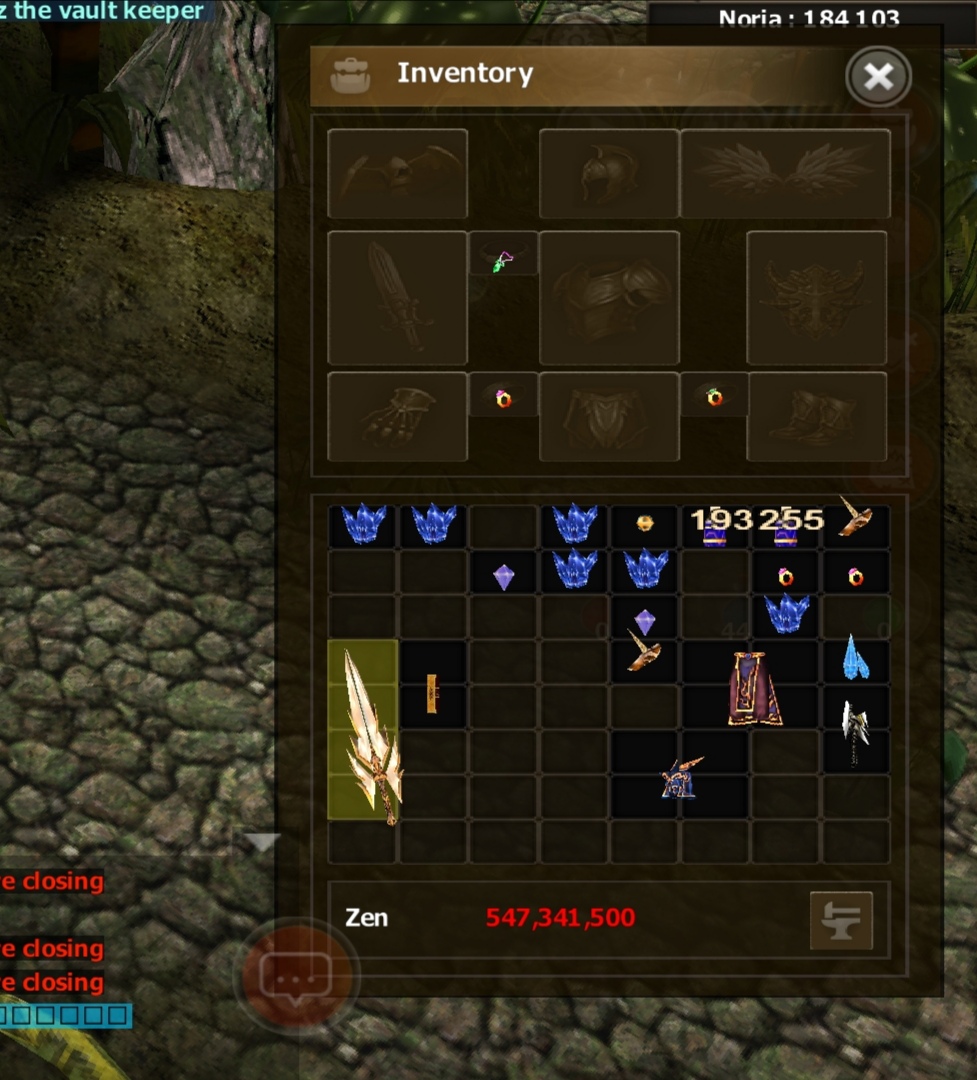Collapse the chat log arrow
Image resolution: width=977 pixels, height=1080 pixels.
tap(261, 843)
